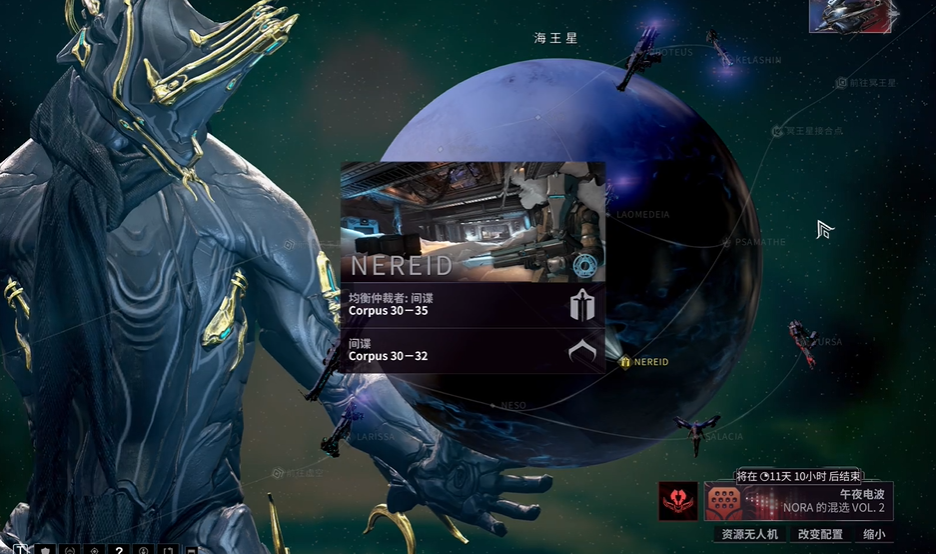Click the 改变配置 change loadout button
This screenshot has height=554, width=936.
coord(820,535)
